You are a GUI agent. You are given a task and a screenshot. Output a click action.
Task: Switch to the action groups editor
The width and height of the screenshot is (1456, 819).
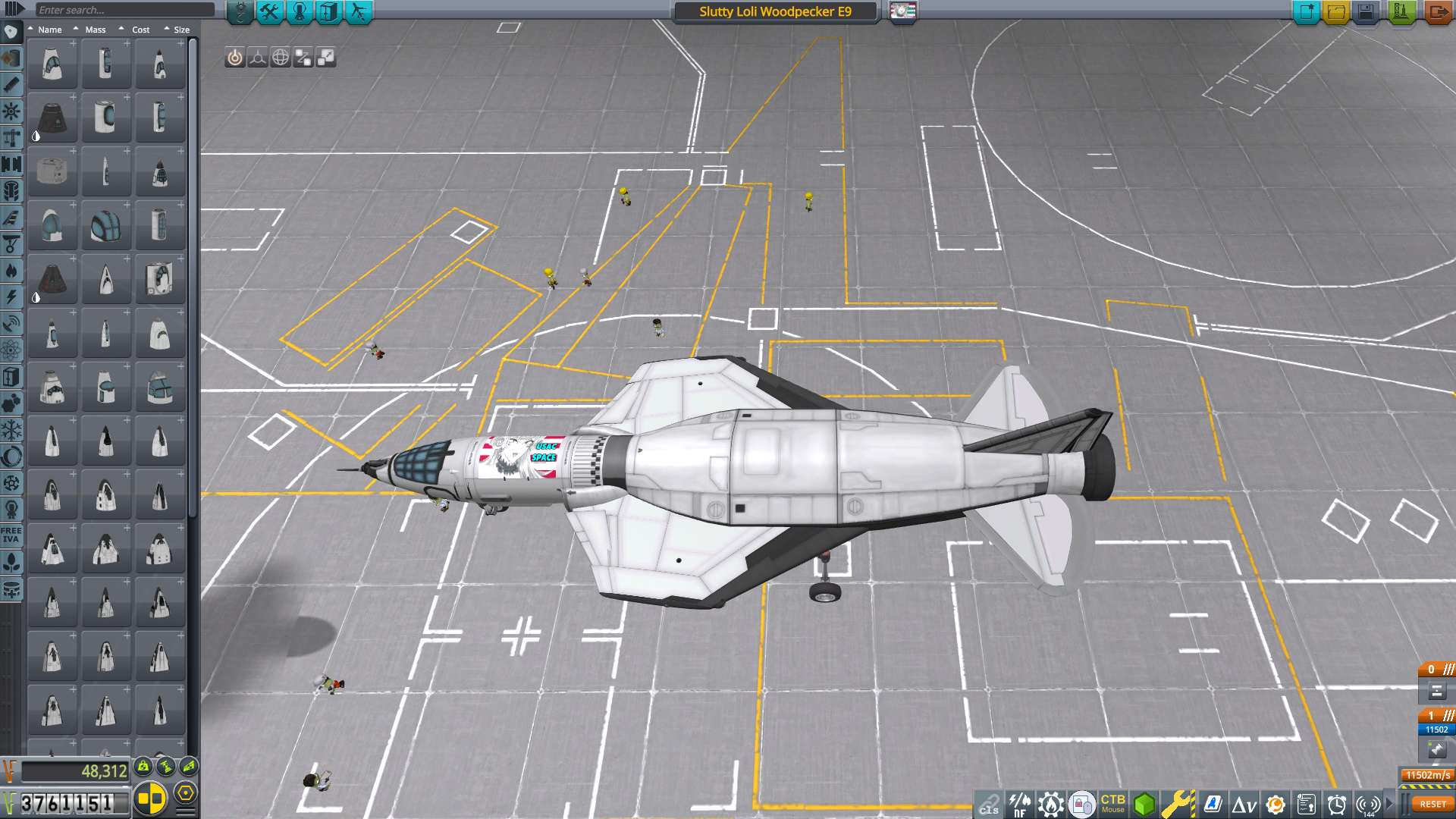click(x=269, y=11)
